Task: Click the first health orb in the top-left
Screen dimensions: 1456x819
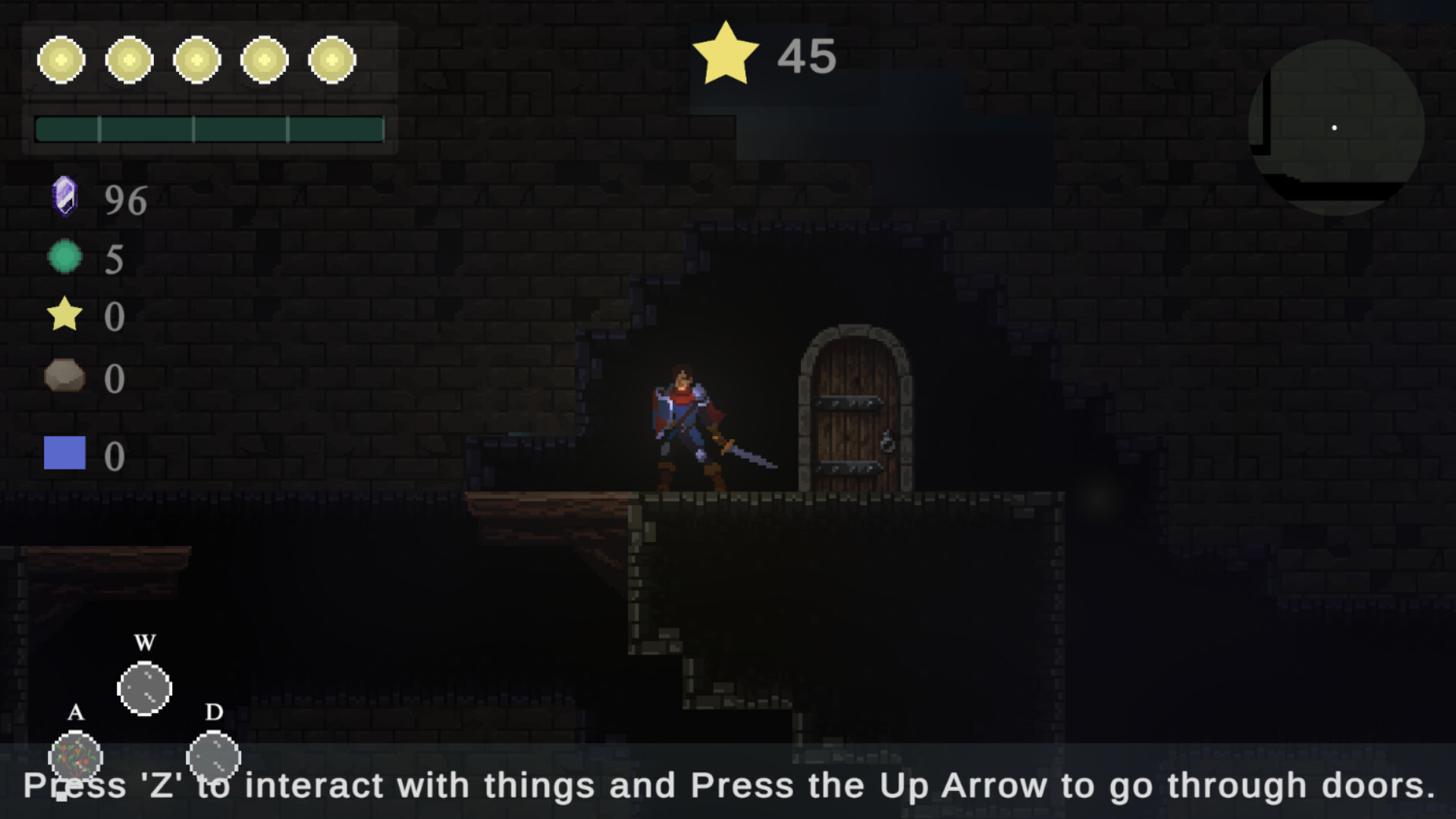Action: 61,59
